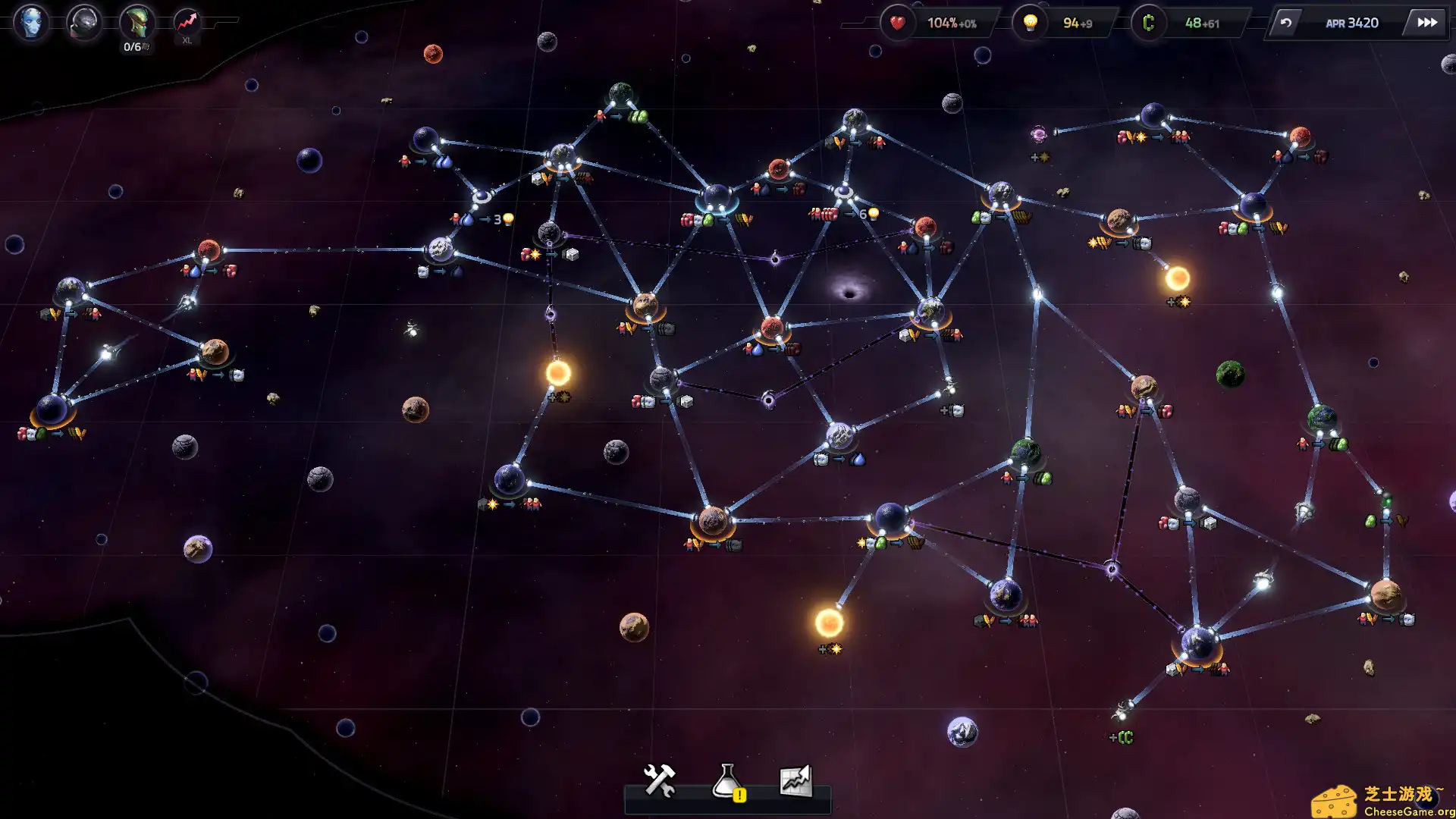Viewport: 1456px width, 819px height.
Task: Open the statistics chart panel
Action: tap(795, 781)
